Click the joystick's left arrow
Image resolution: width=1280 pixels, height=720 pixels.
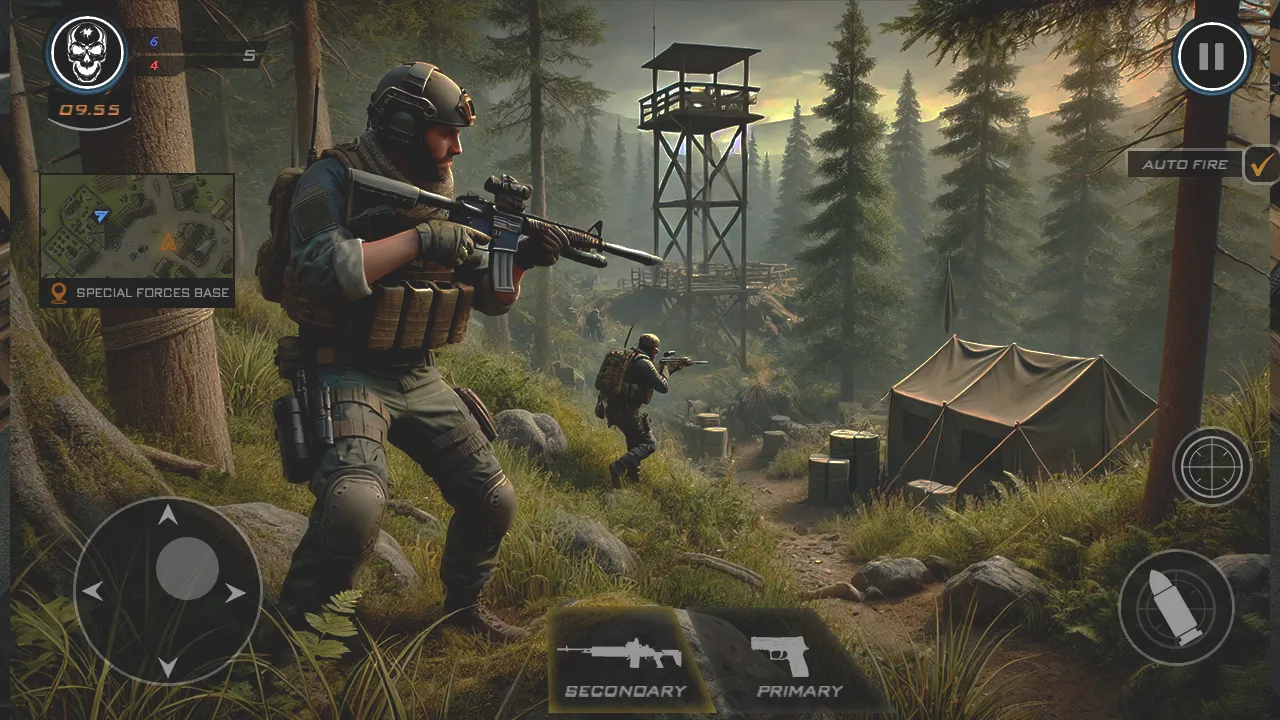point(93,591)
